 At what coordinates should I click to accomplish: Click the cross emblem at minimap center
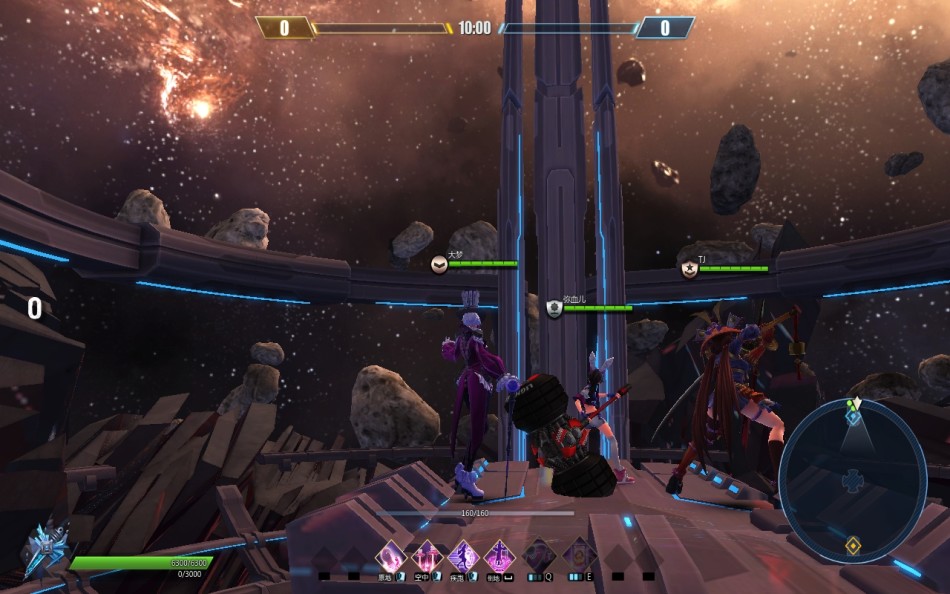point(852,482)
